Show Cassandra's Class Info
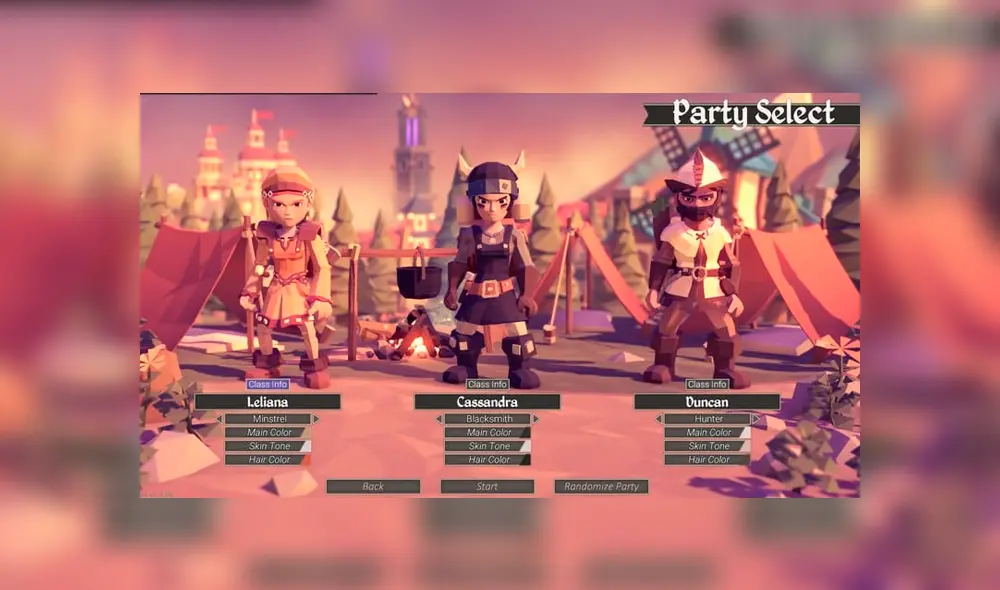 click(487, 384)
